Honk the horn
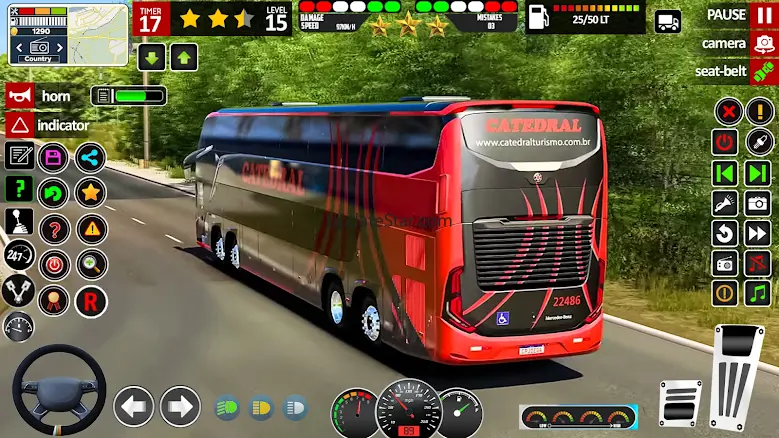The image size is (779, 438). 18,96
